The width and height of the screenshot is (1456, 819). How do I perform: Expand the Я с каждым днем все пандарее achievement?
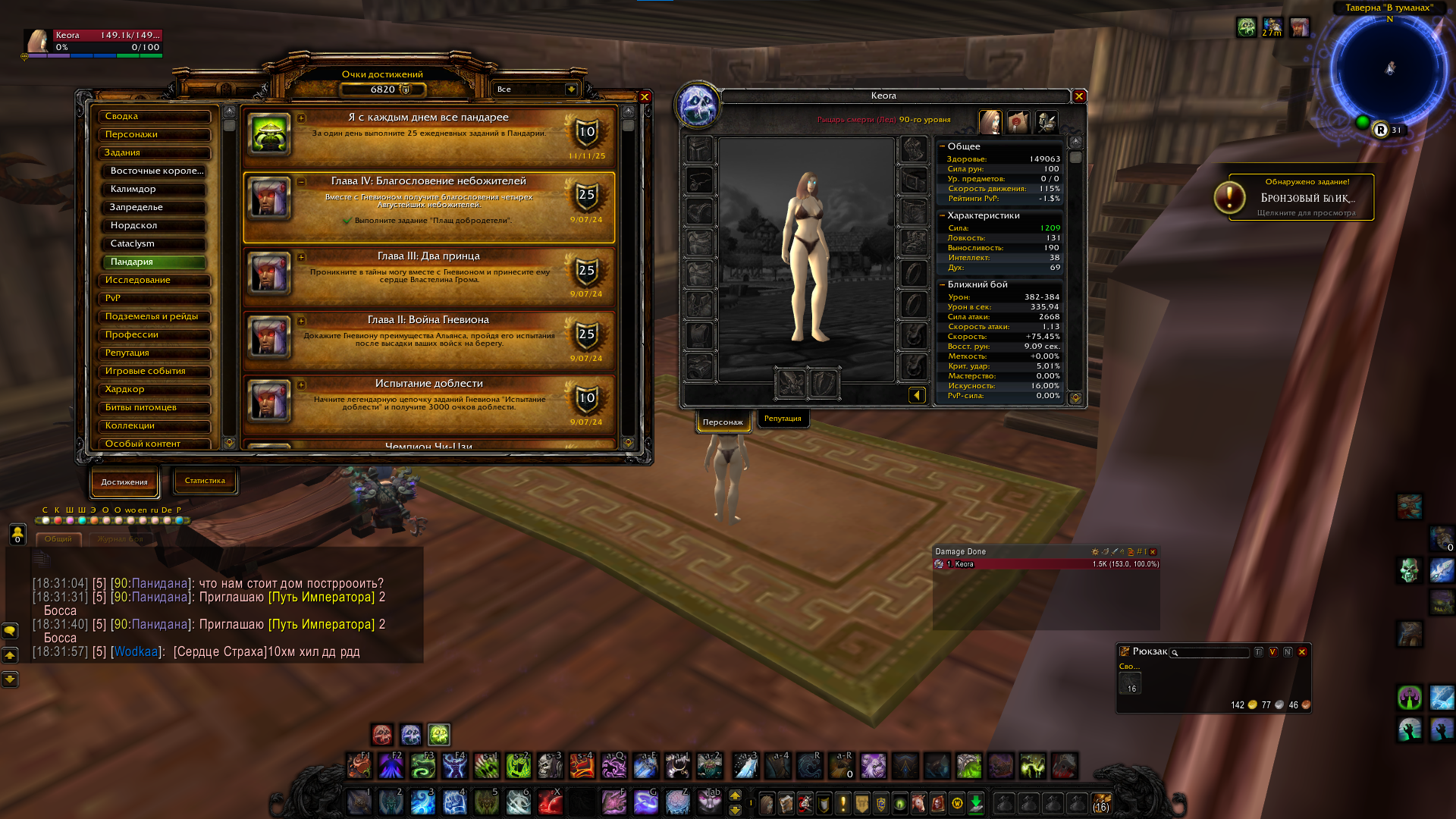pyautogui.click(x=301, y=118)
